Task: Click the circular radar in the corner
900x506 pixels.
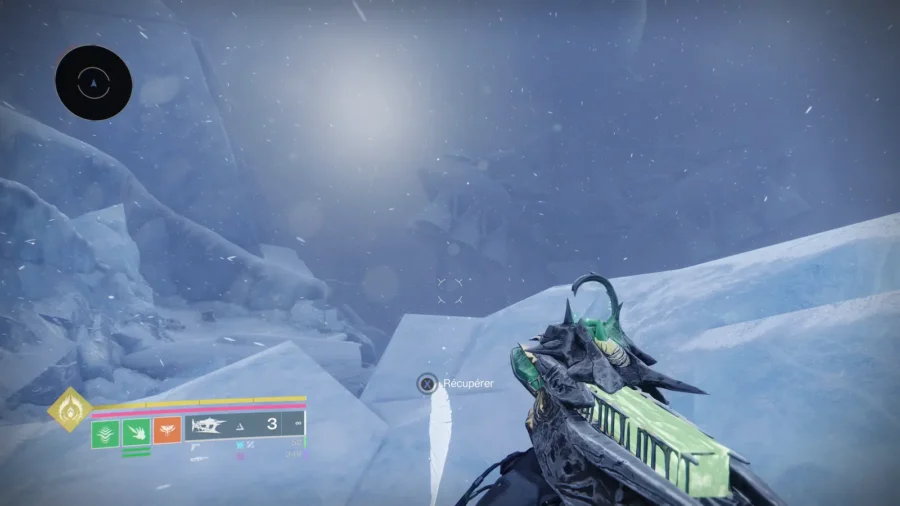Action: [94, 83]
